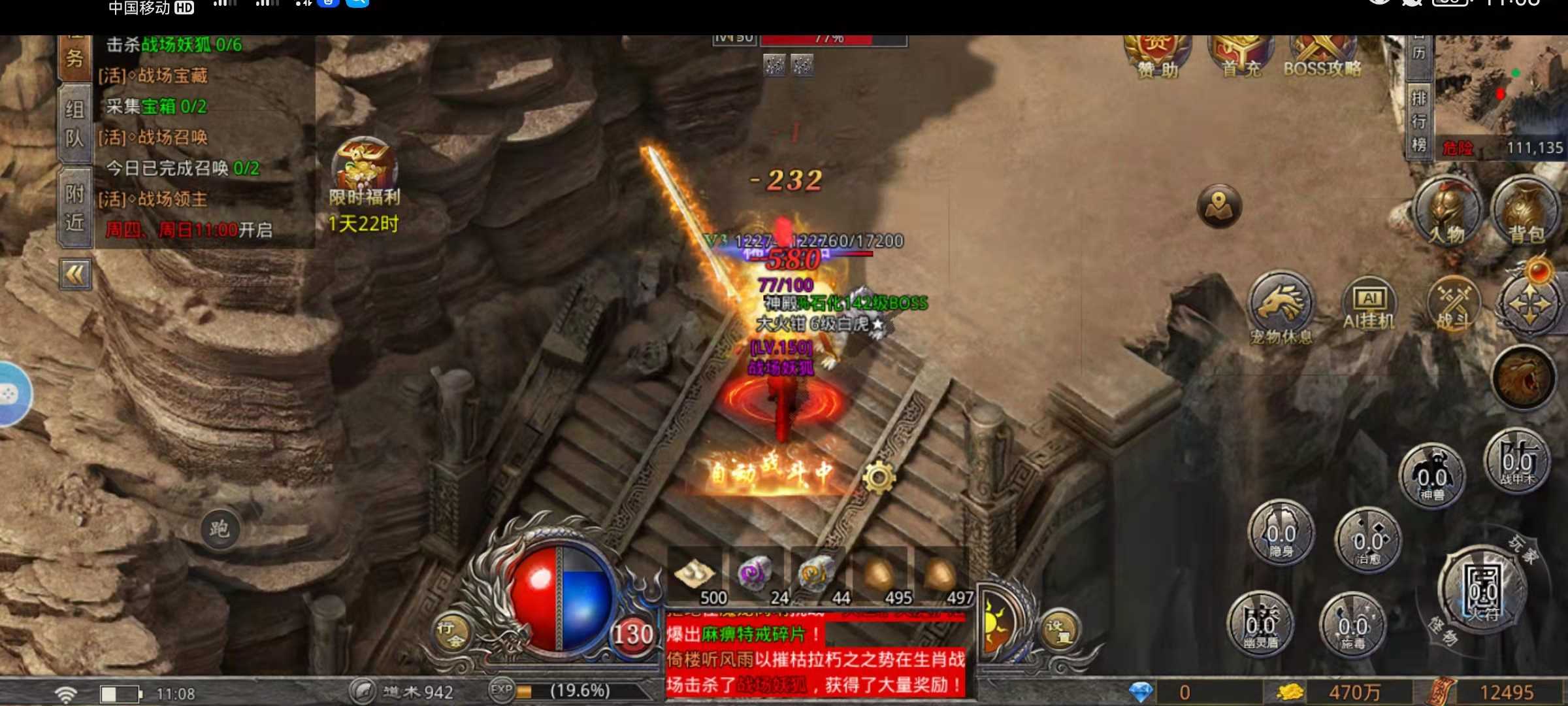Collapse the quest tracker with the arrow
The height and width of the screenshot is (706, 1568).
pyautogui.click(x=75, y=275)
